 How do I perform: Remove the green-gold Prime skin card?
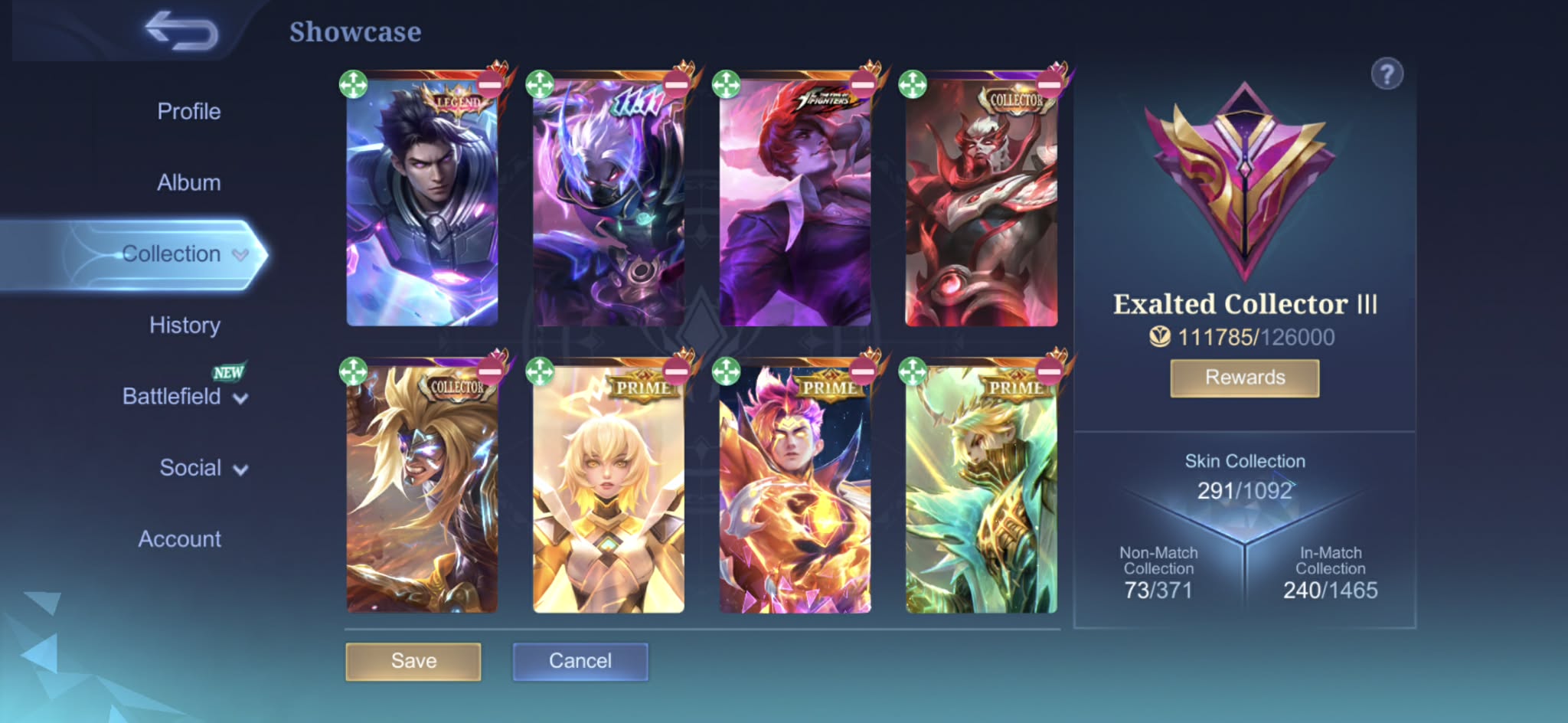click(x=1049, y=371)
